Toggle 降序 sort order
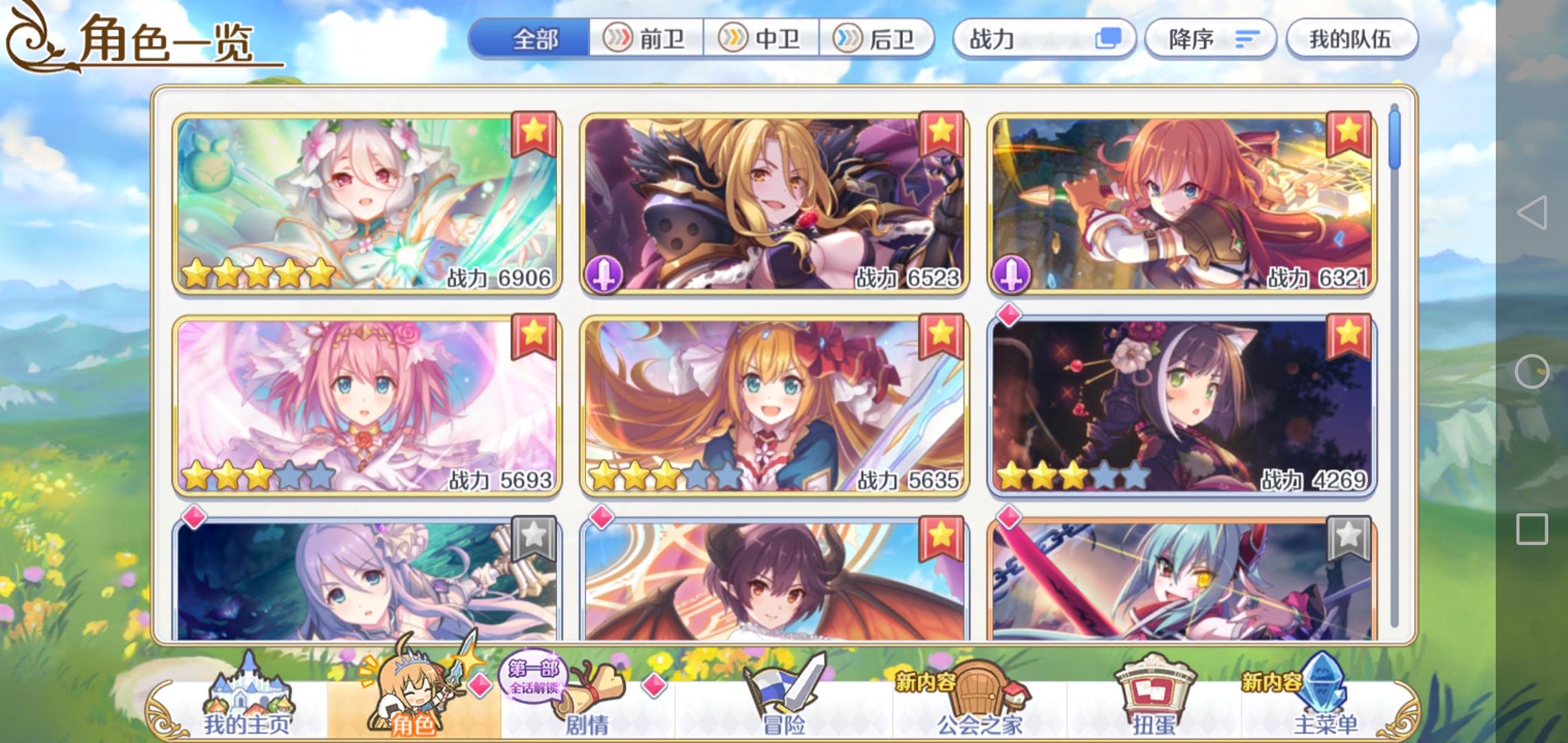Image resolution: width=1568 pixels, height=743 pixels. [x=1210, y=39]
